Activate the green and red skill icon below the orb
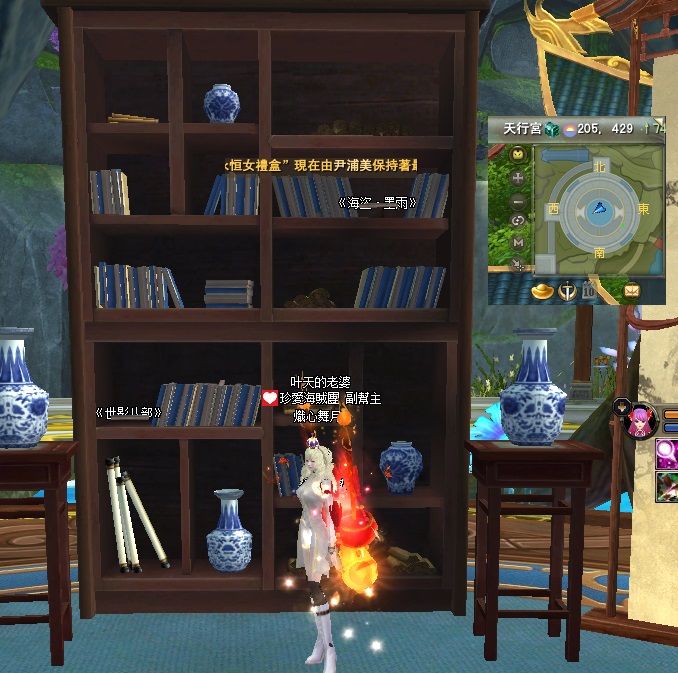678x673 pixels. pyautogui.click(x=668, y=487)
